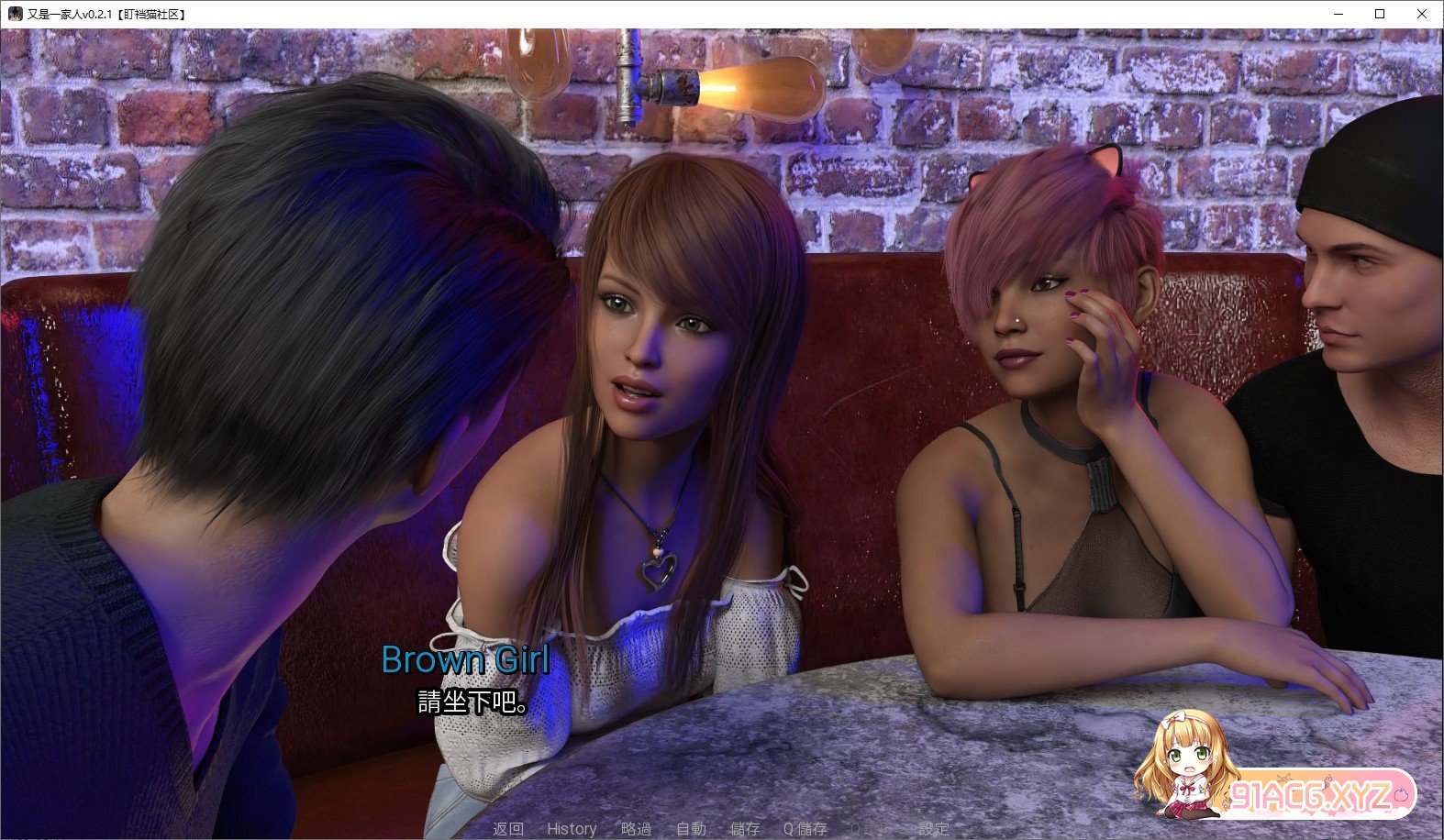Toggle 自動 auto-advance mode
This screenshot has height=840, width=1444.
coord(691,829)
